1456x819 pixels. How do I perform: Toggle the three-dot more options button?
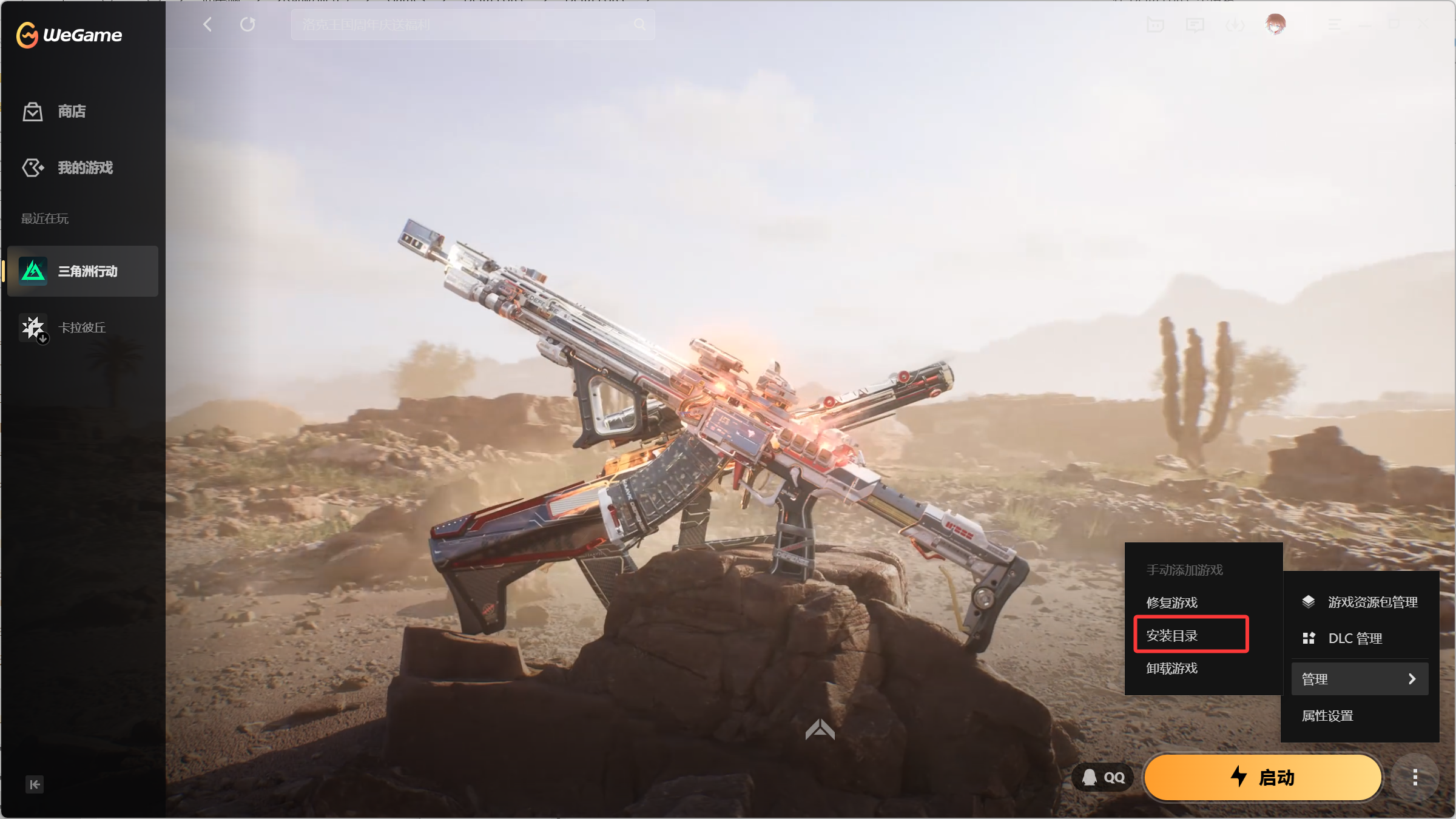coord(1415,777)
